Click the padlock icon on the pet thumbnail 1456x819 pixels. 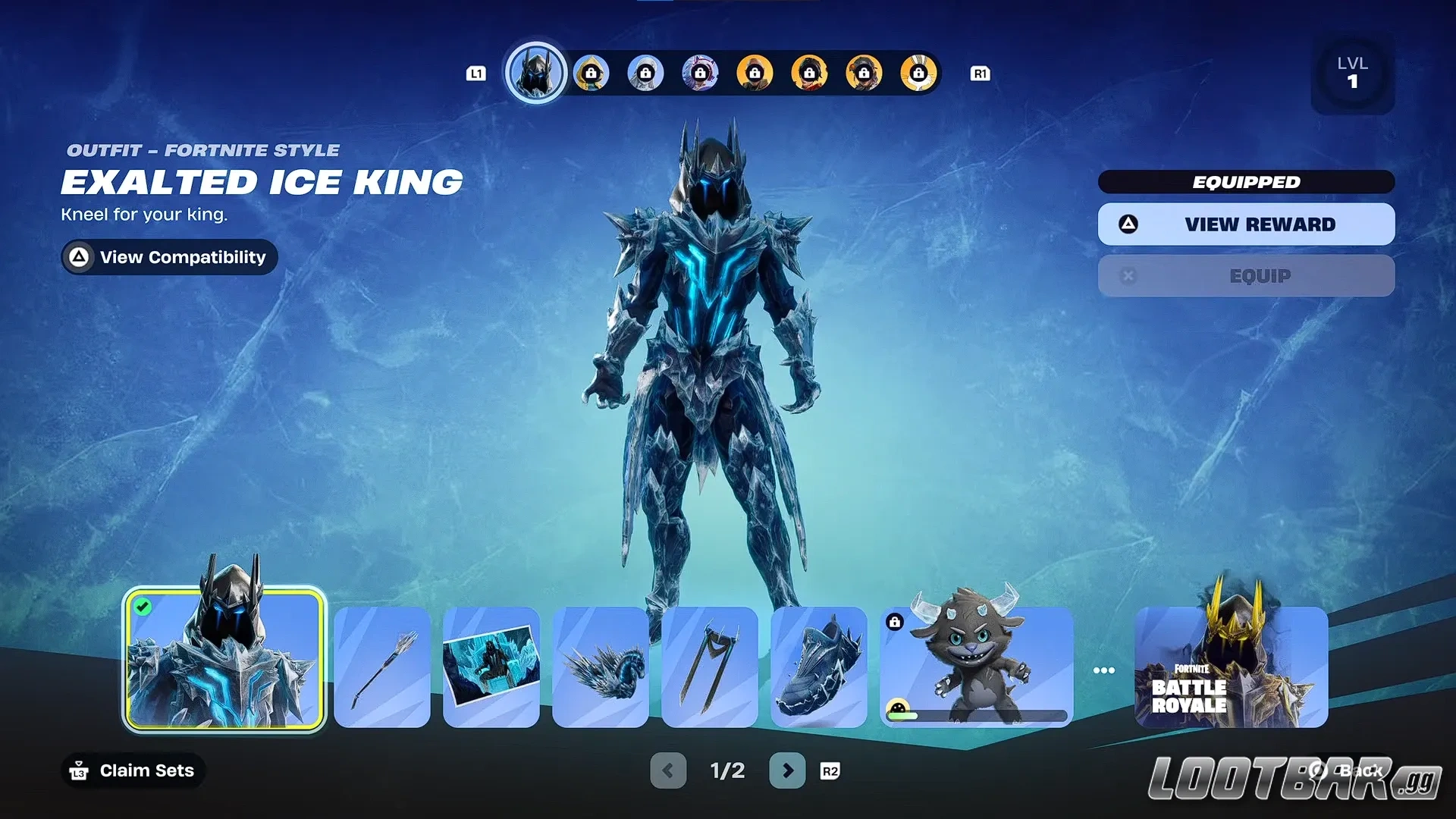[x=896, y=622]
